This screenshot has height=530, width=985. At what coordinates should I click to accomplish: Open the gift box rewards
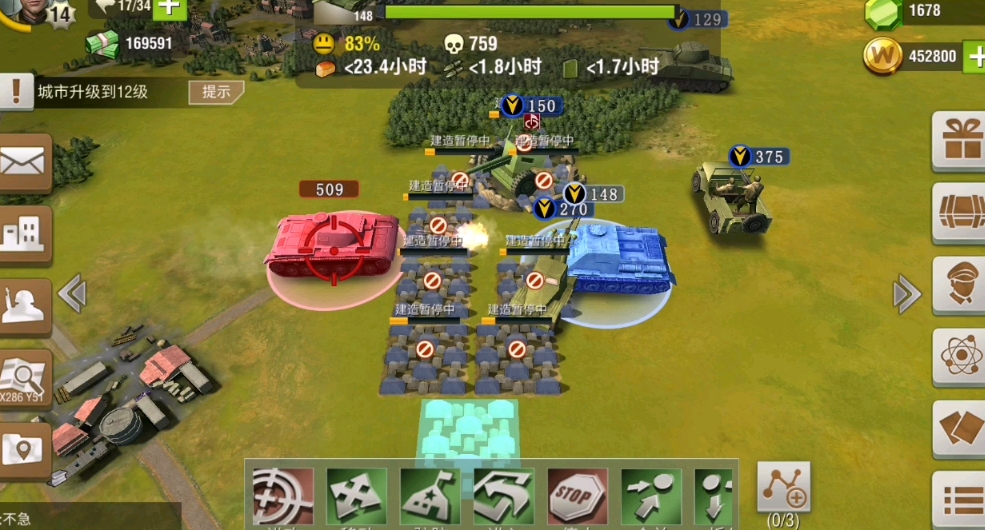[959, 140]
